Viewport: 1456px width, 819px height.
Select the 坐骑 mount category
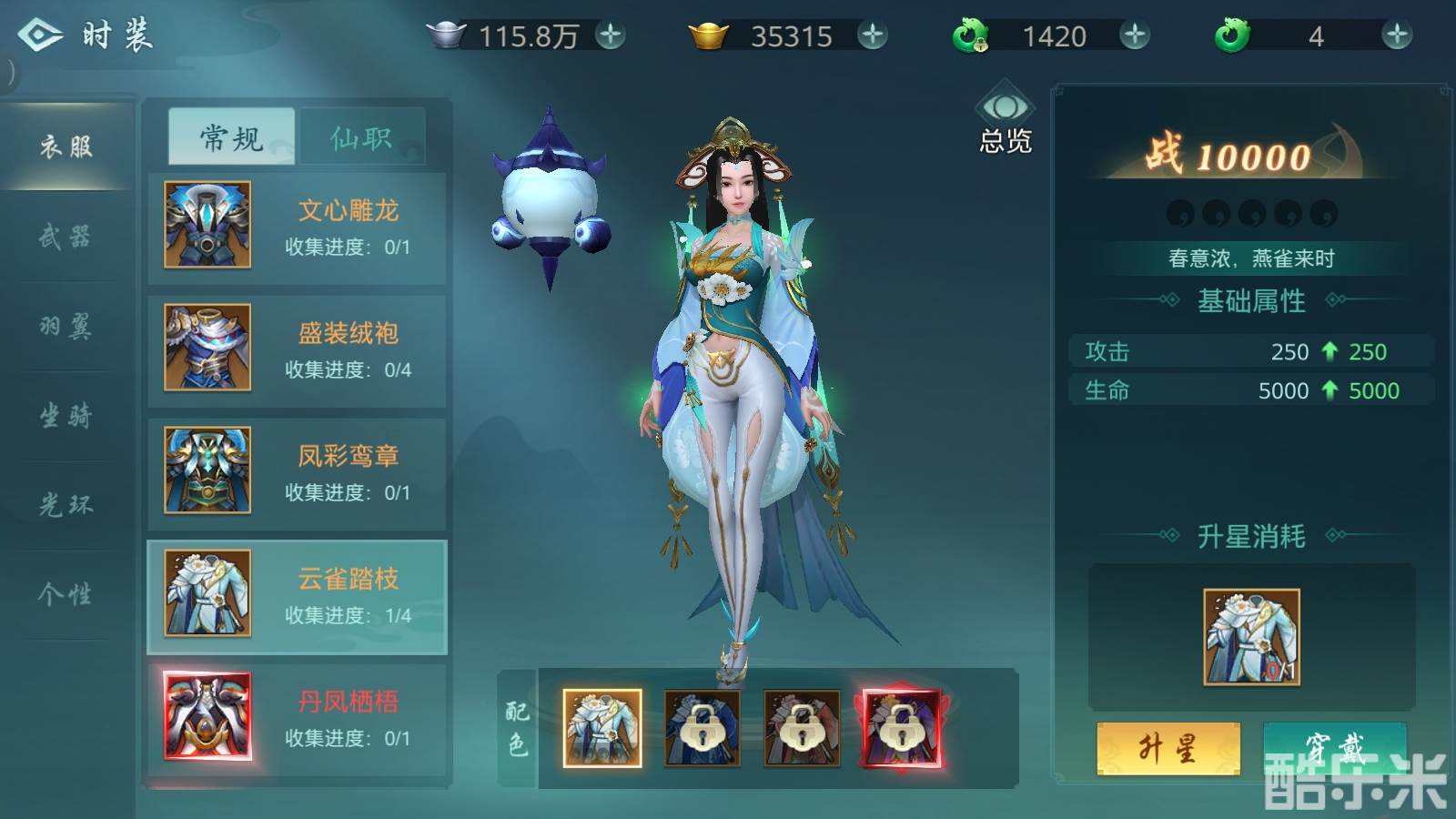[x=66, y=416]
